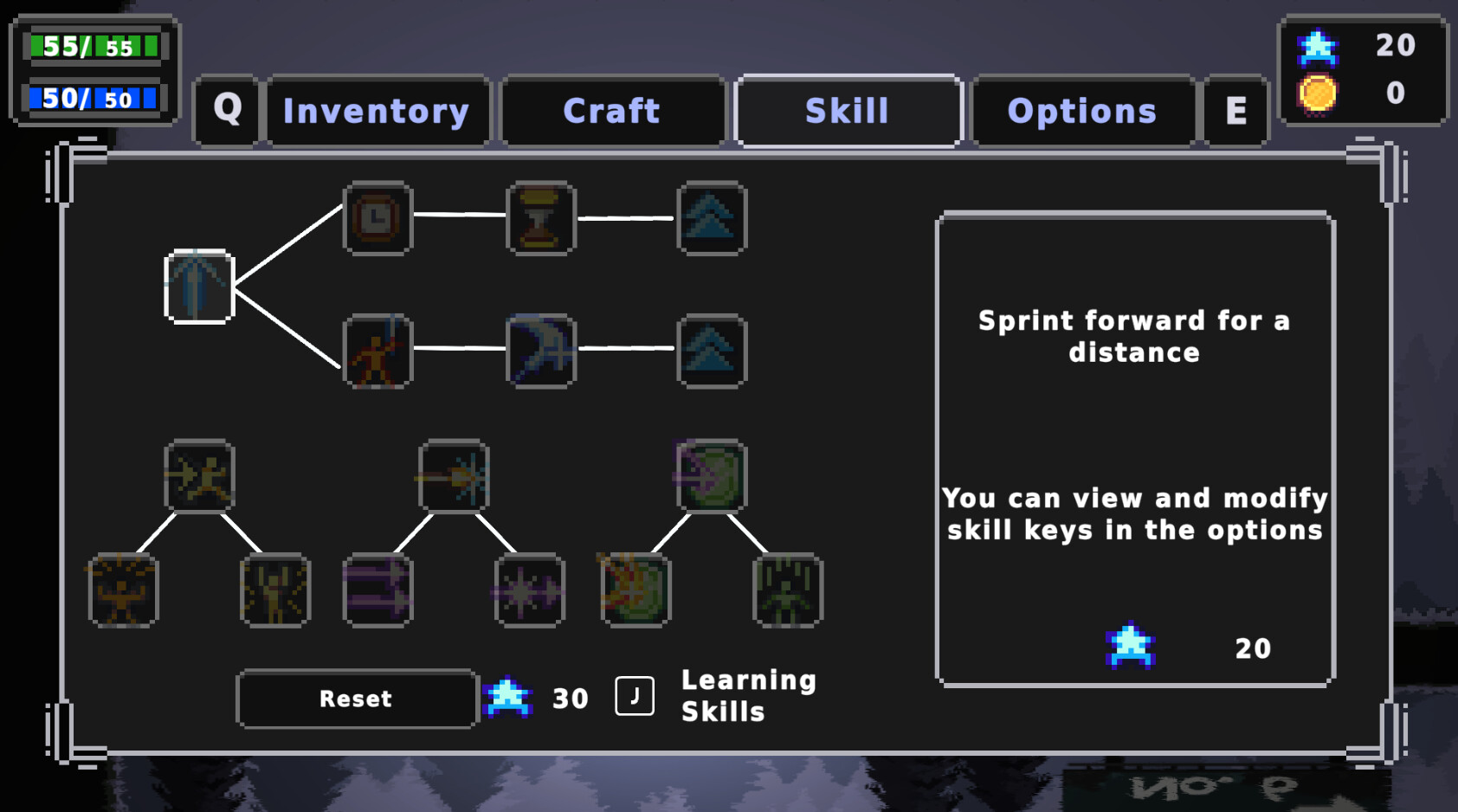This screenshot has width=1458, height=812.
Task: Select the sprint skill icon on the left
Action: [x=199, y=287]
